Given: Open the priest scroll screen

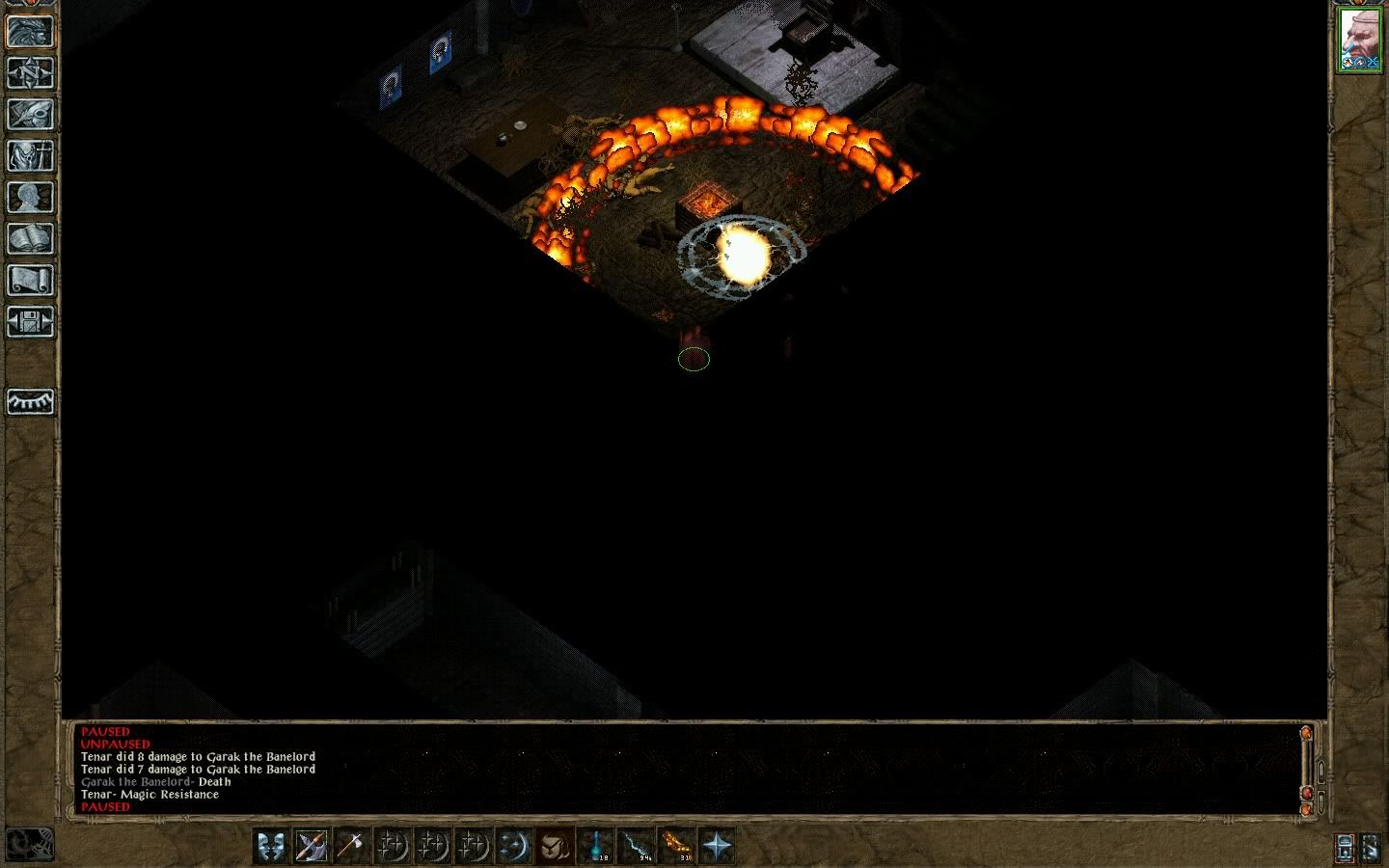Looking at the screenshot, I should (30, 281).
